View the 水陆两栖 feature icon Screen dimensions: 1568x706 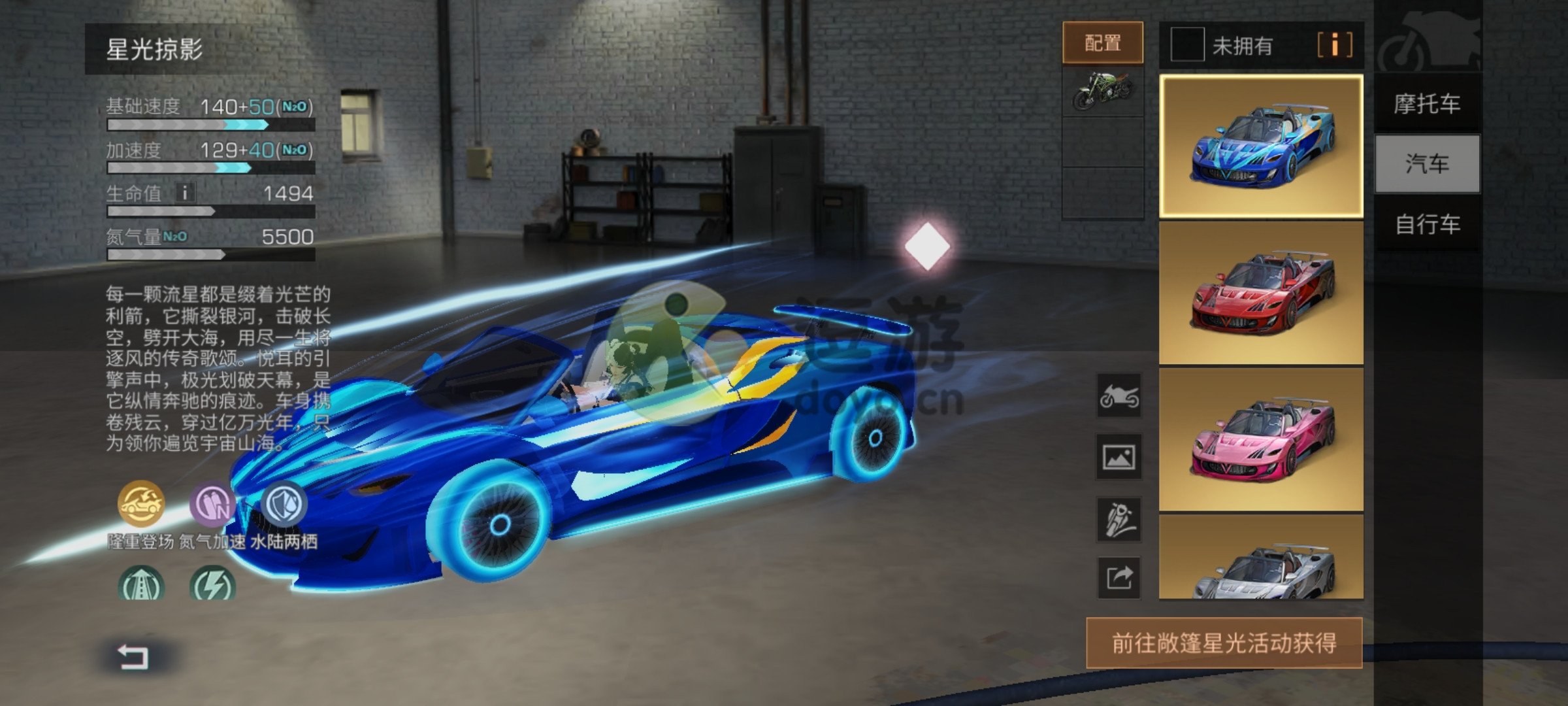coord(284,503)
